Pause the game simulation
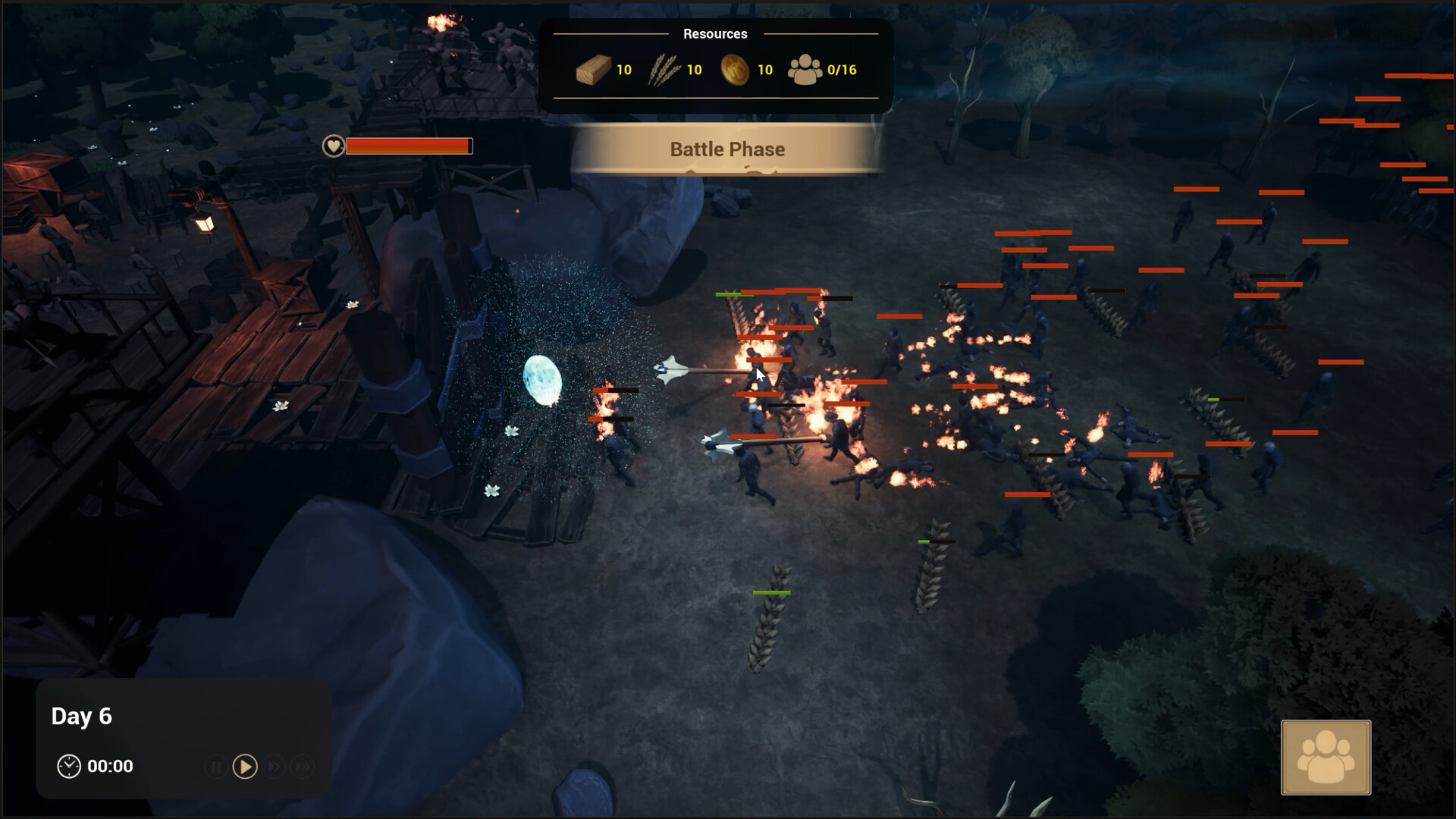Screen dimensions: 1456x819 (216, 767)
